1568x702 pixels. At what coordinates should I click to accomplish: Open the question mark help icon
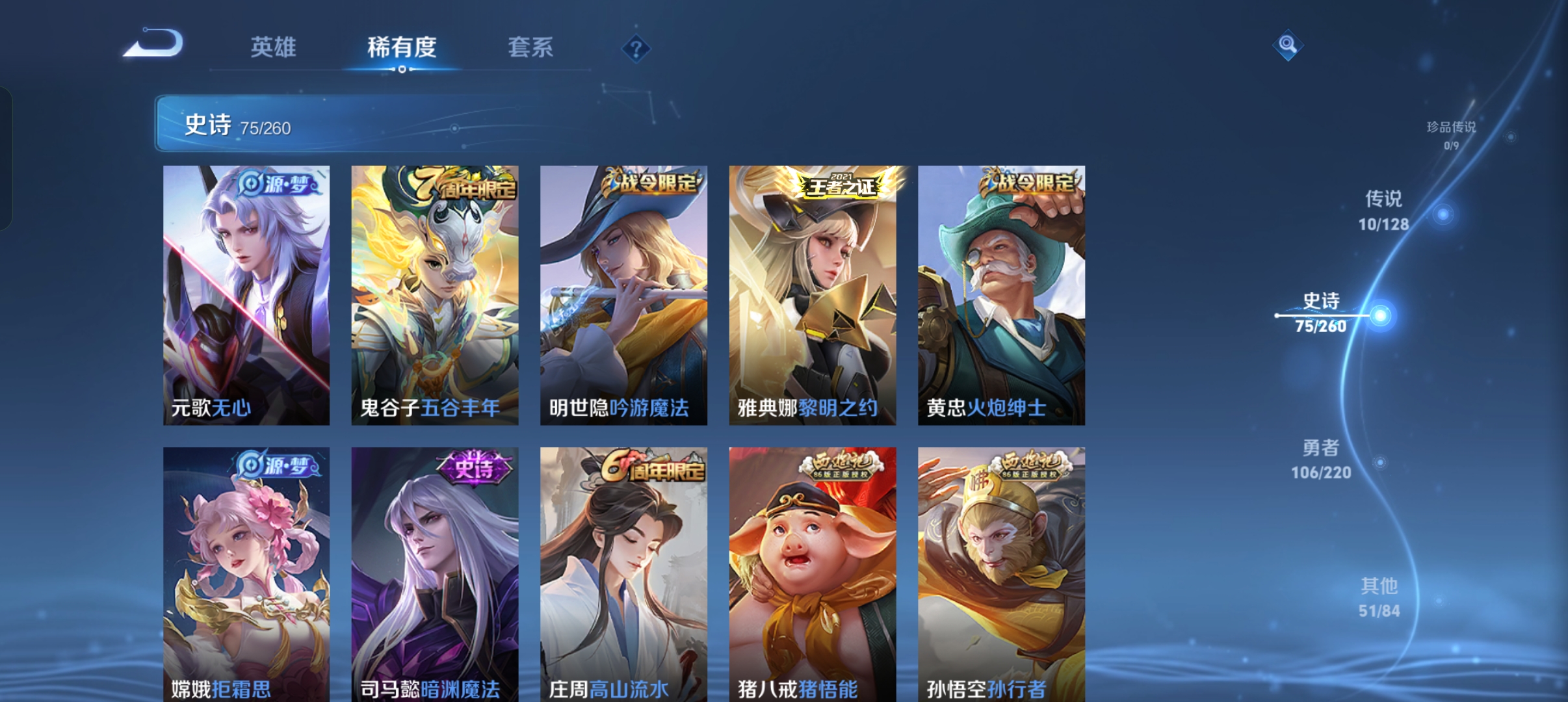point(636,49)
